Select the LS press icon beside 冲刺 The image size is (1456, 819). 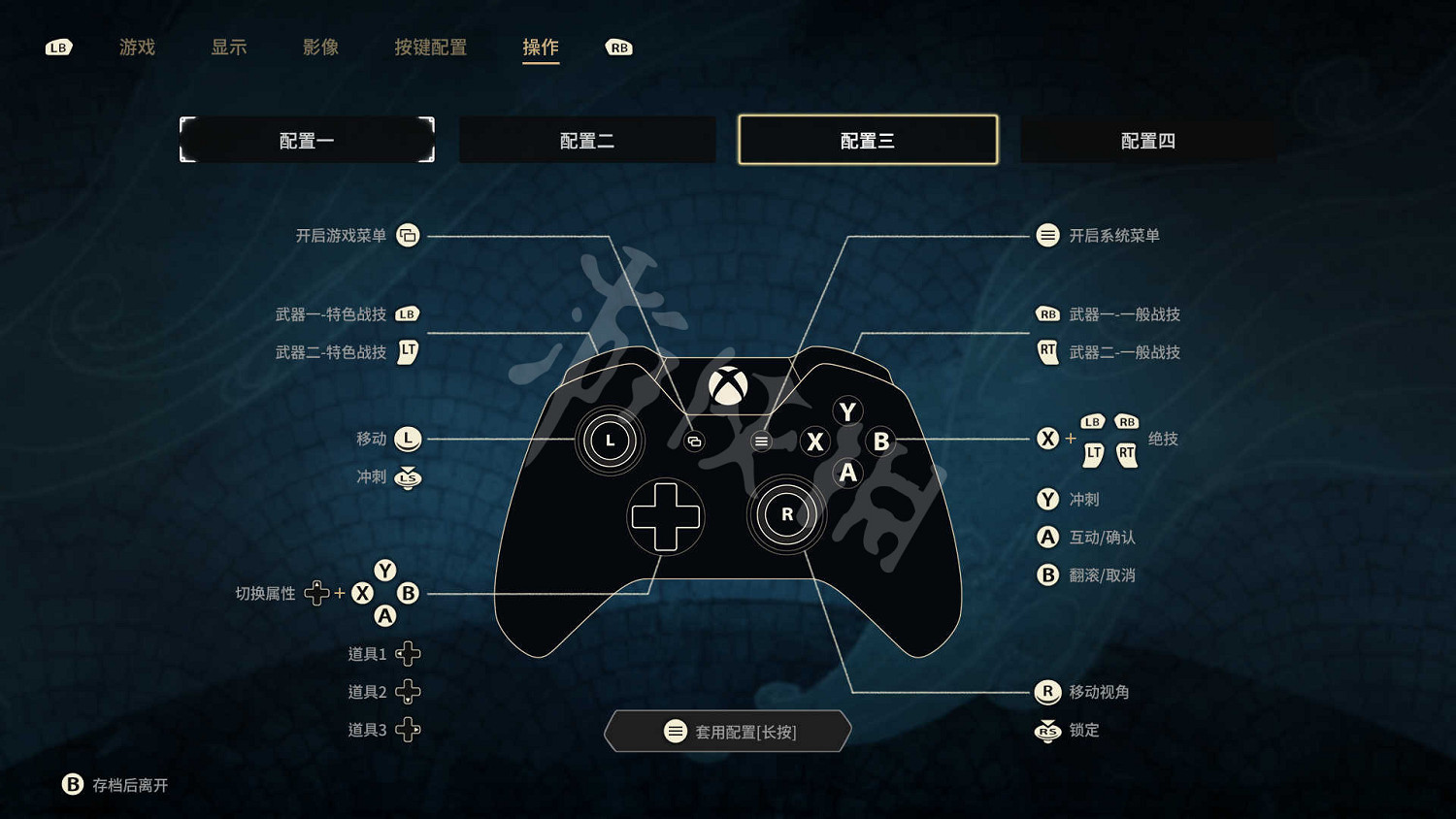[408, 477]
